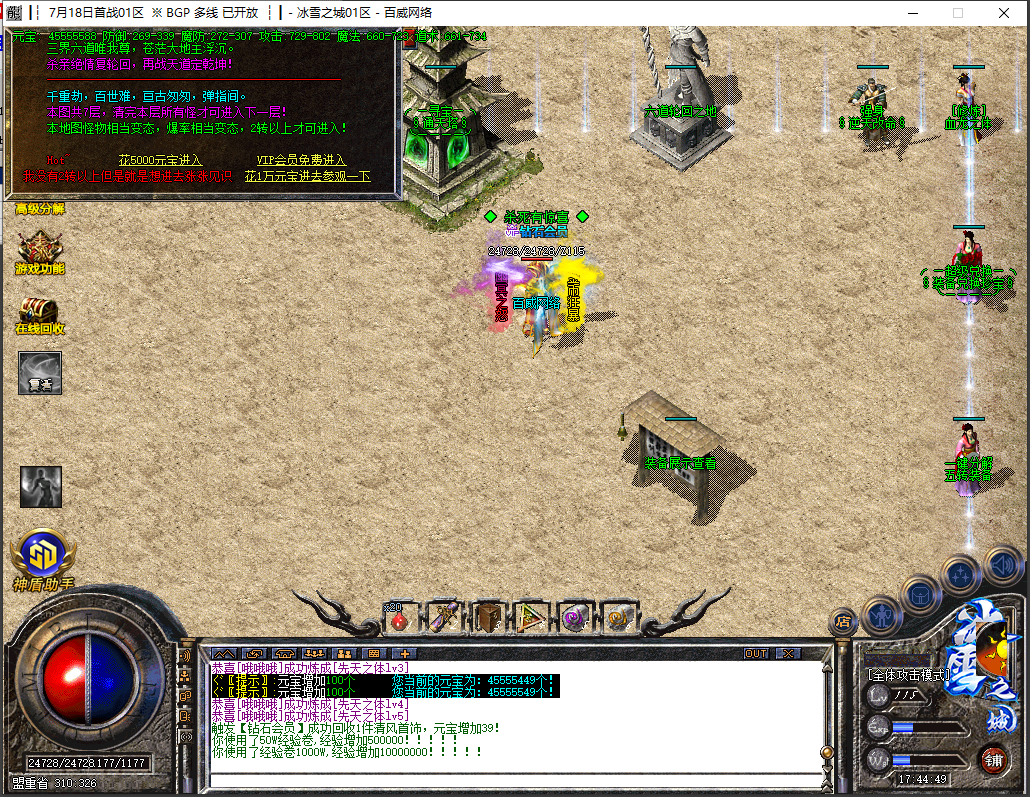The width and height of the screenshot is (1030, 797).
Task: Toggle the sound speaker orb button
Action: point(1001,566)
